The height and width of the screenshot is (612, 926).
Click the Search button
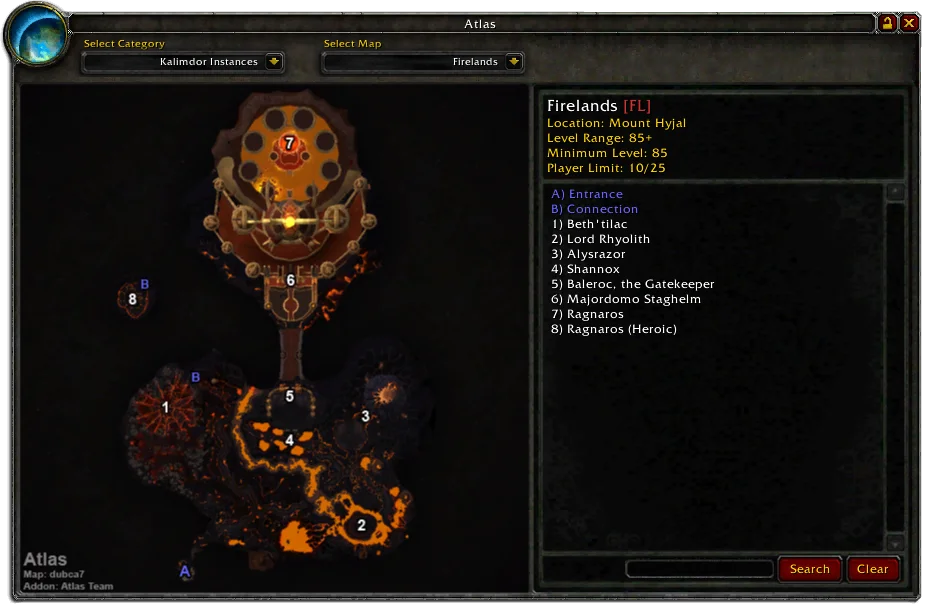point(809,569)
